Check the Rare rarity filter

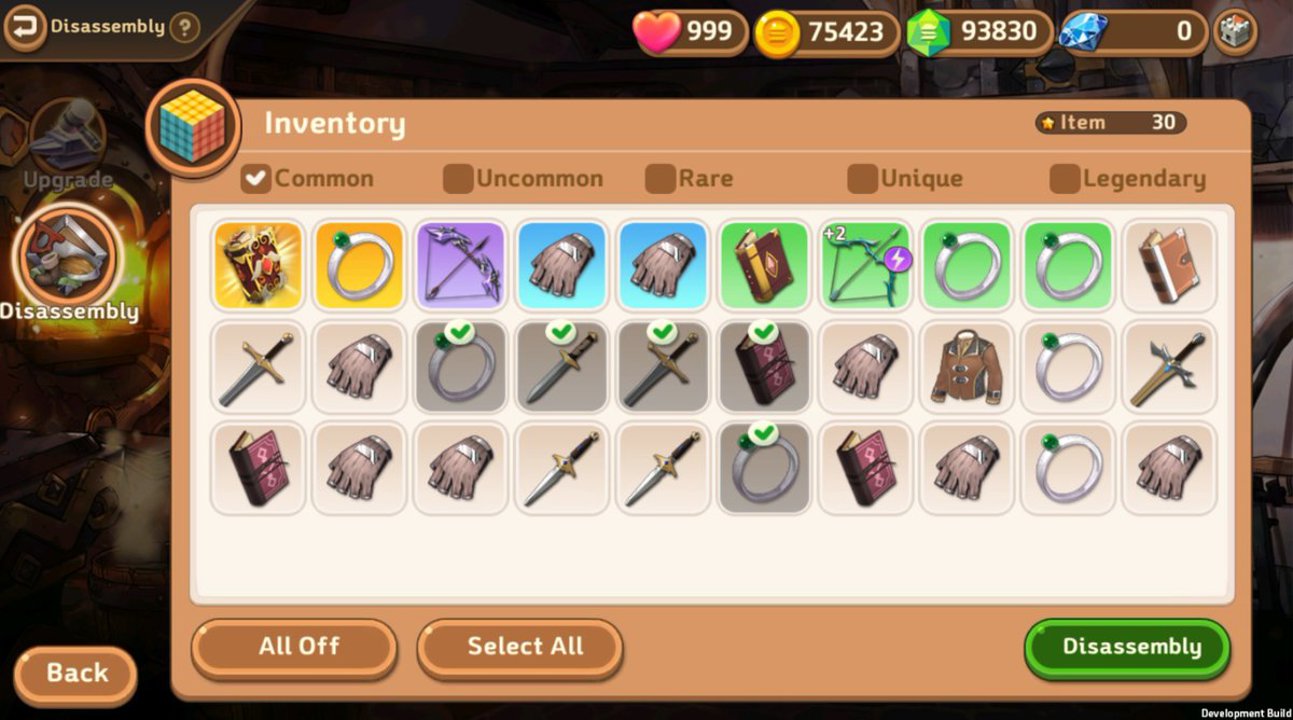[x=660, y=179]
